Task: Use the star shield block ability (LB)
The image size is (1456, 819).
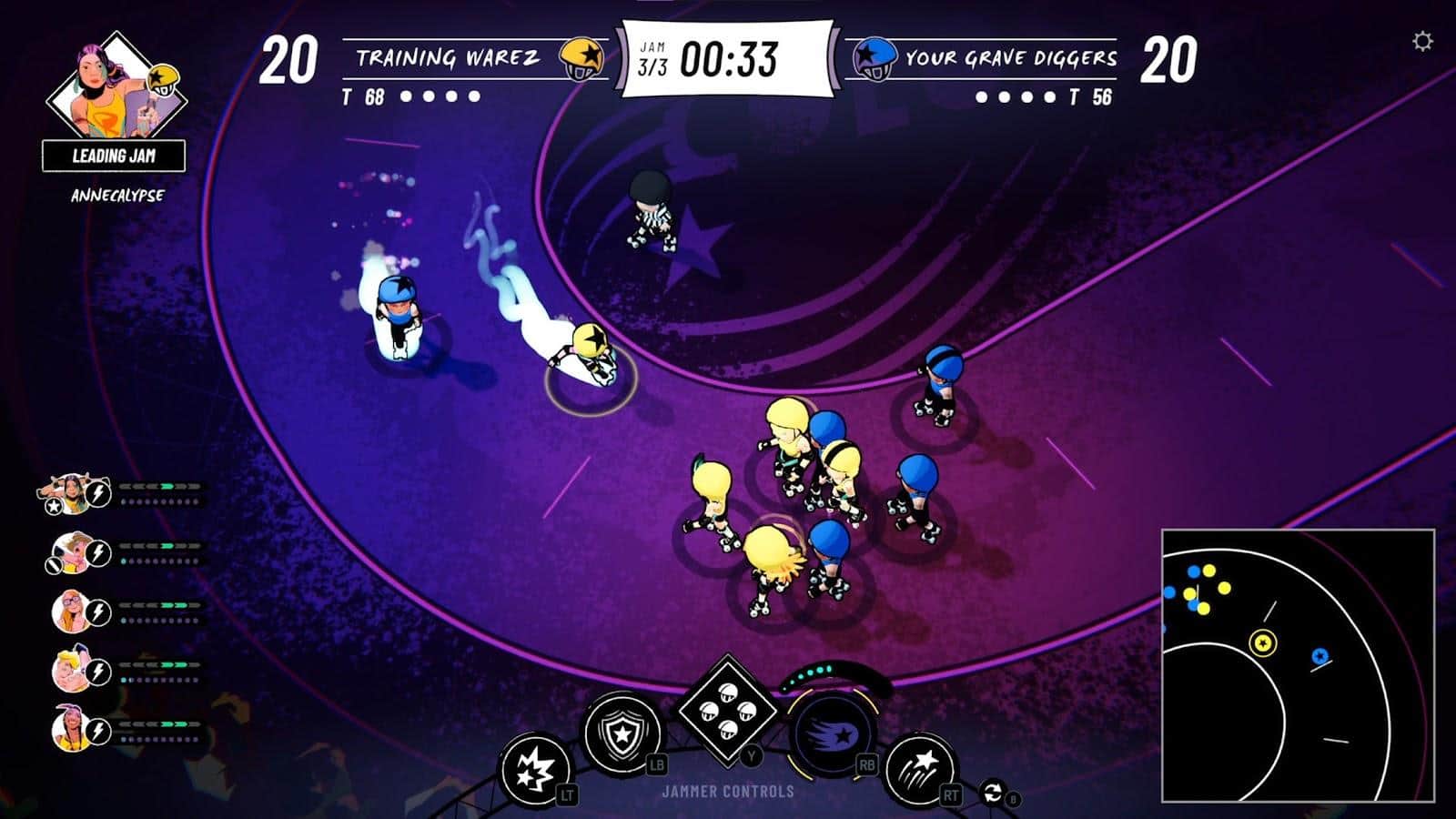Action: [622, 732]
